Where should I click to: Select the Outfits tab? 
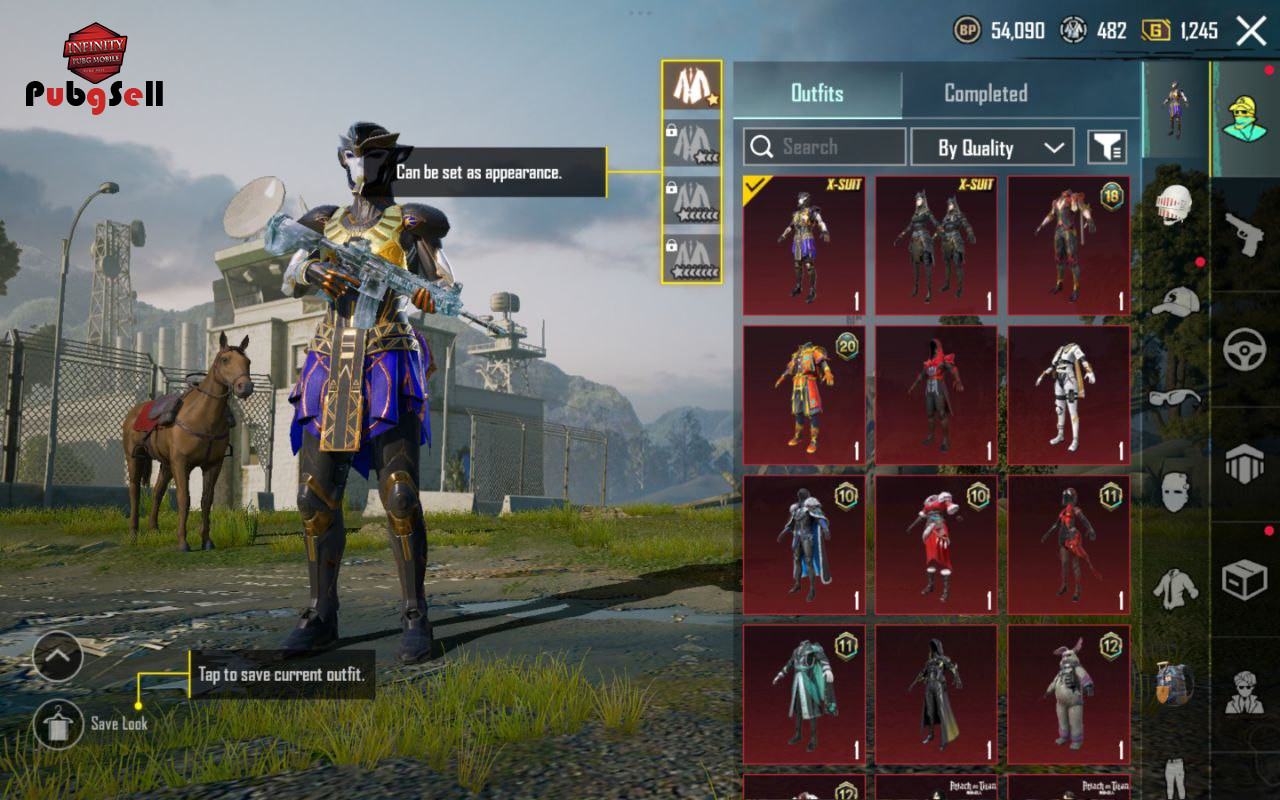pyautogui.click(x=817, y=93)
